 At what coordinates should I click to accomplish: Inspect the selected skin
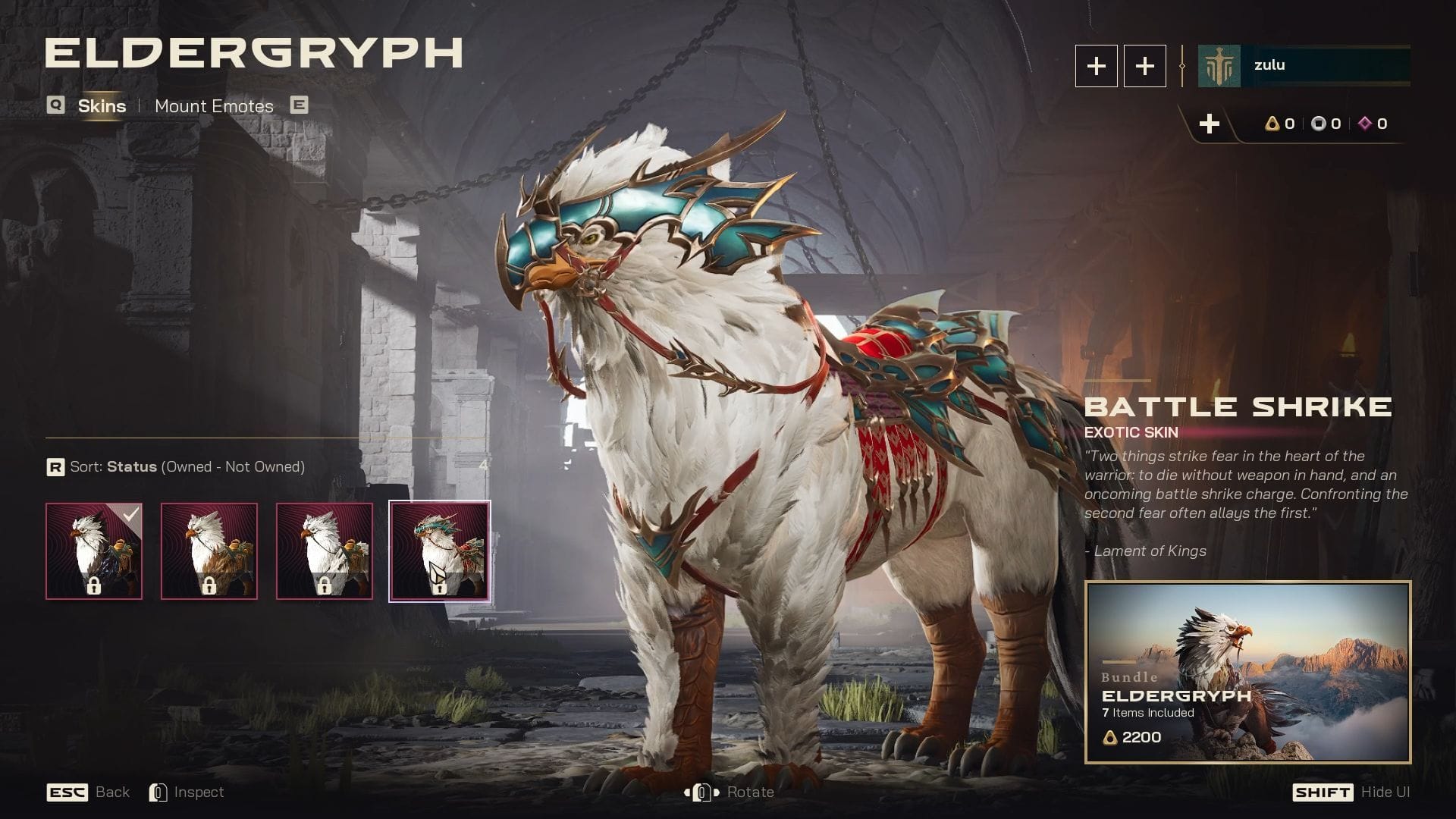[187, 792]
